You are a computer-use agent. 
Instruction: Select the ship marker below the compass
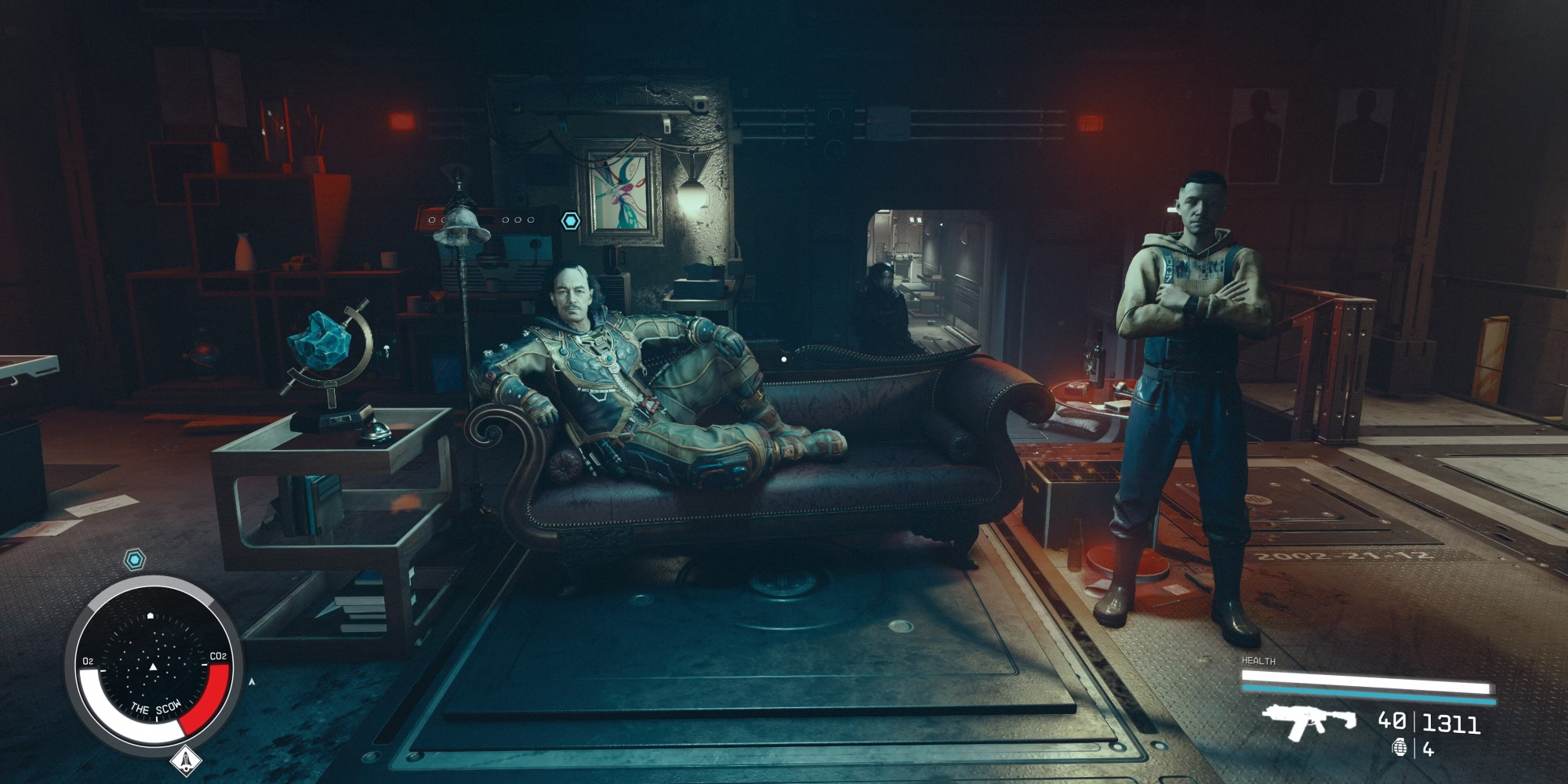coord(186,759)
